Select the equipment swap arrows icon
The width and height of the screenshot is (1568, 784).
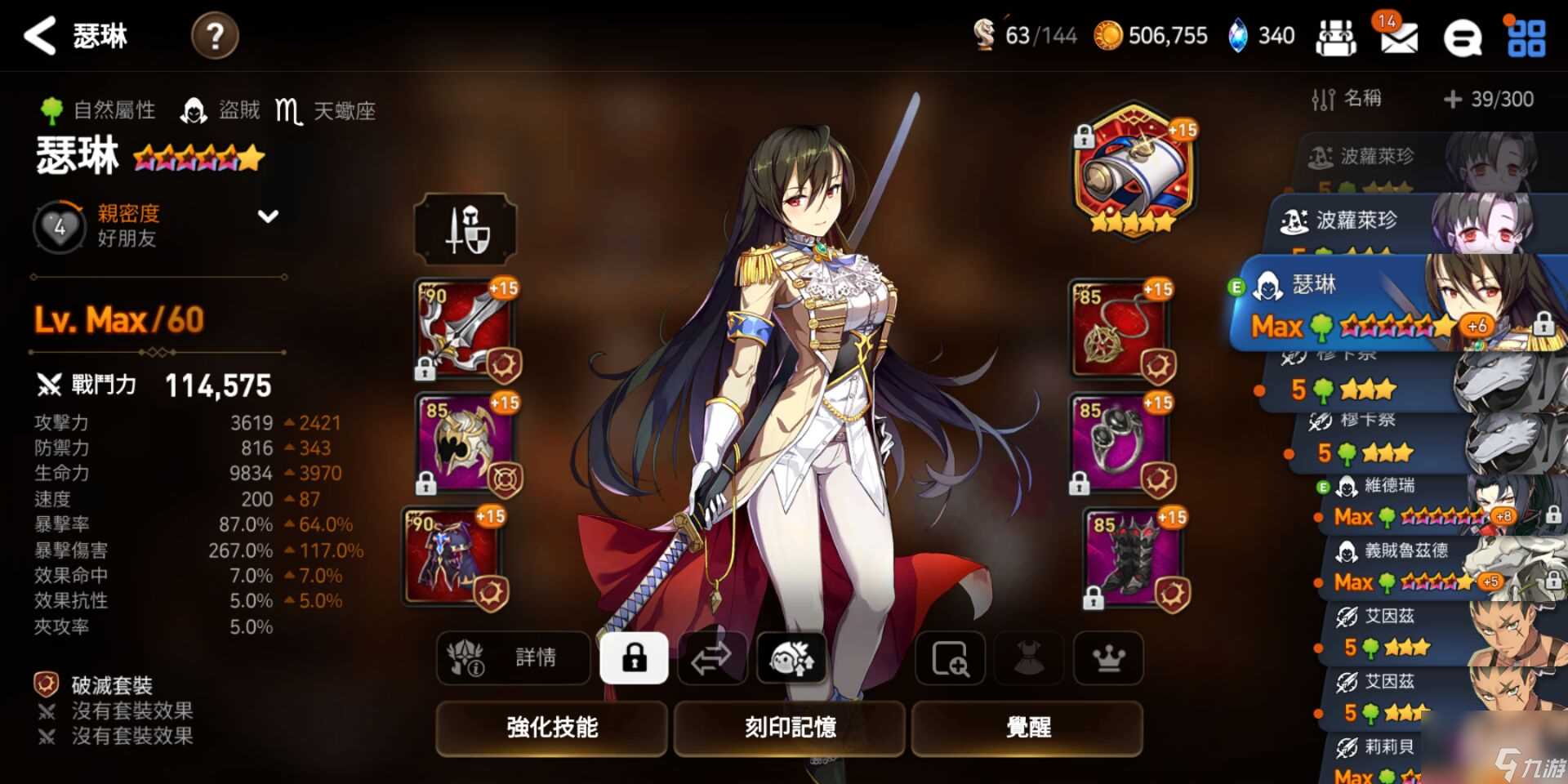(x=712, y=659)
